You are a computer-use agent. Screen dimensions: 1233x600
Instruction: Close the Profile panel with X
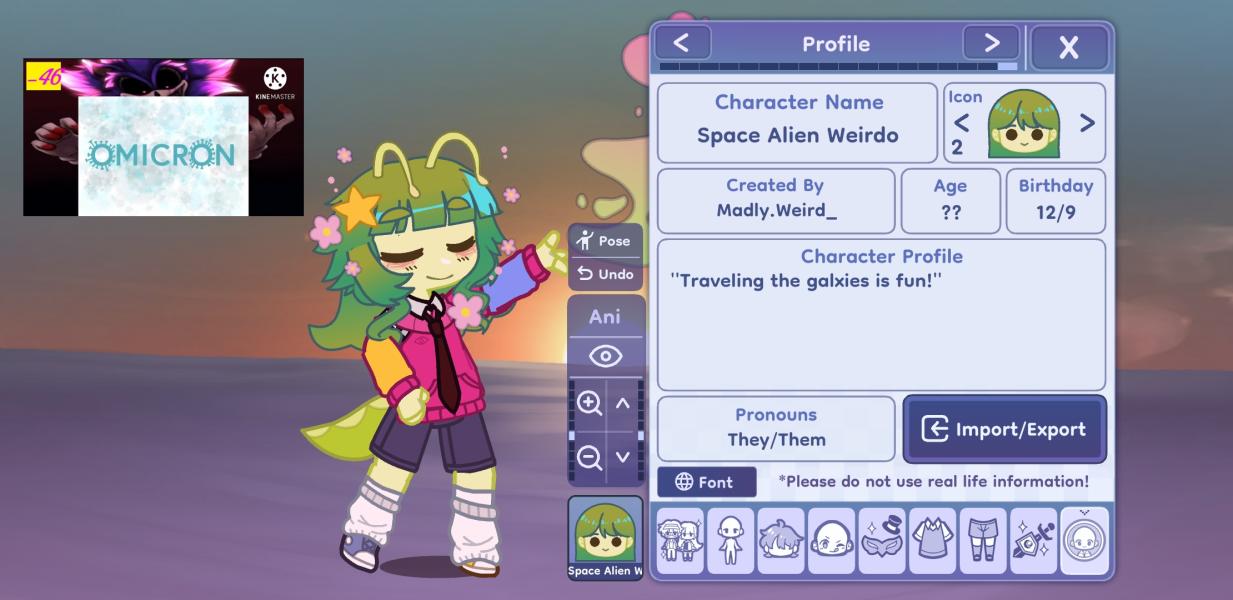pyautogui.click(x=1069, y=47)
